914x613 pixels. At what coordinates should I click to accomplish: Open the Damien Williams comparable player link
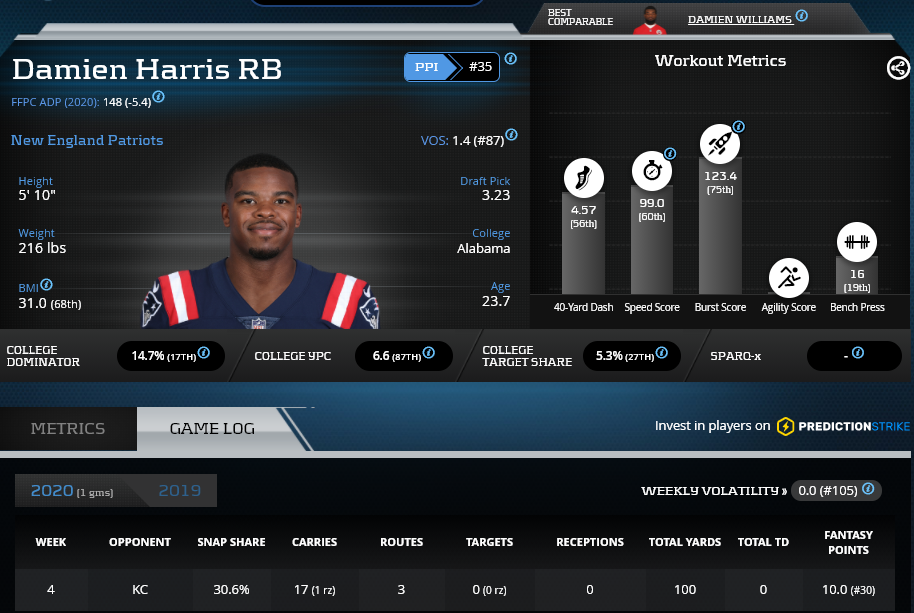tap(740, 19)
